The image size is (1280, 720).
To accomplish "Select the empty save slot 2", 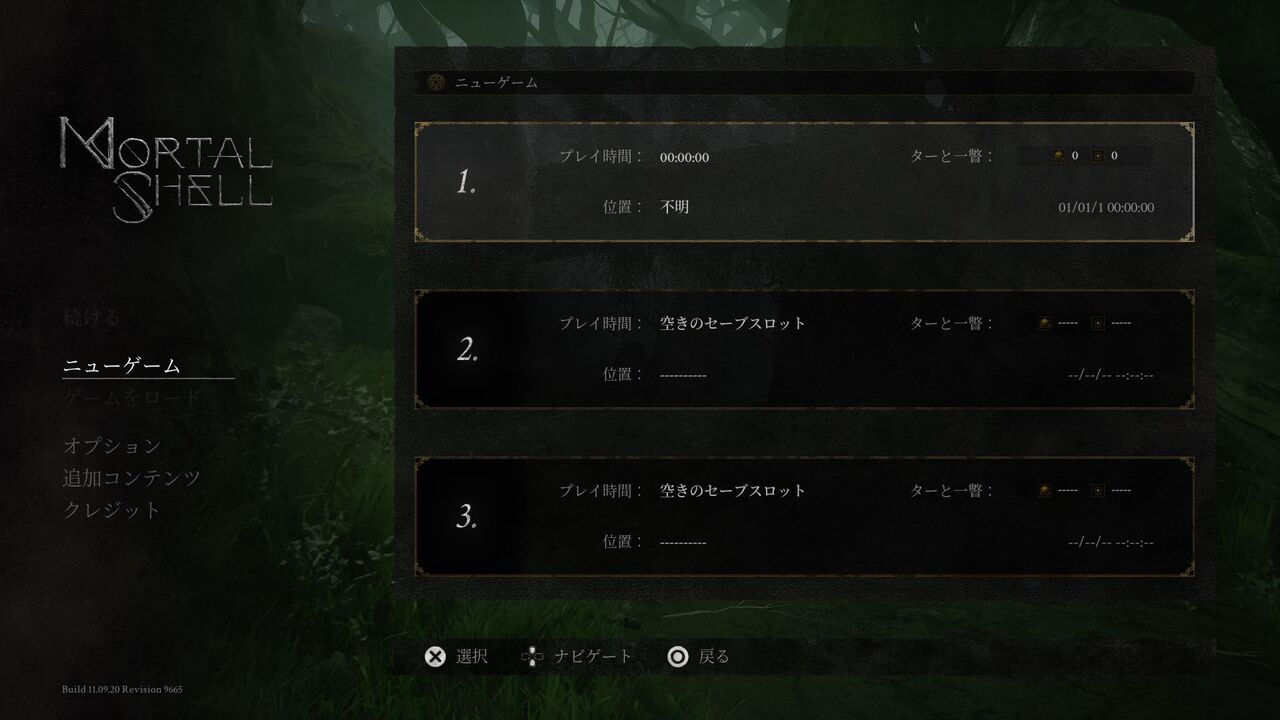I will [x=800, y=348].
